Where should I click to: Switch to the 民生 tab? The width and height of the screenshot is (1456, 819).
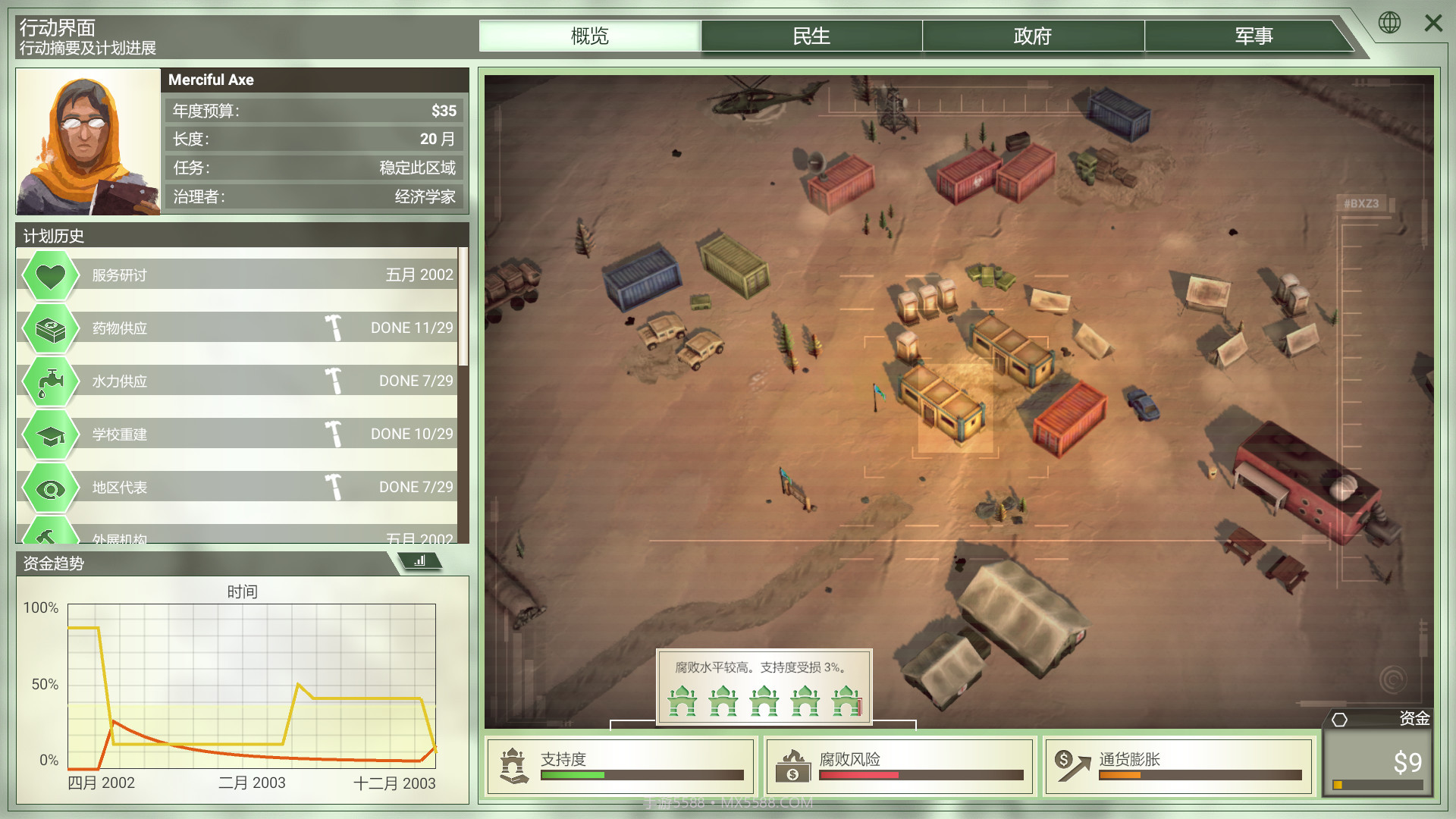click(811, 36)
